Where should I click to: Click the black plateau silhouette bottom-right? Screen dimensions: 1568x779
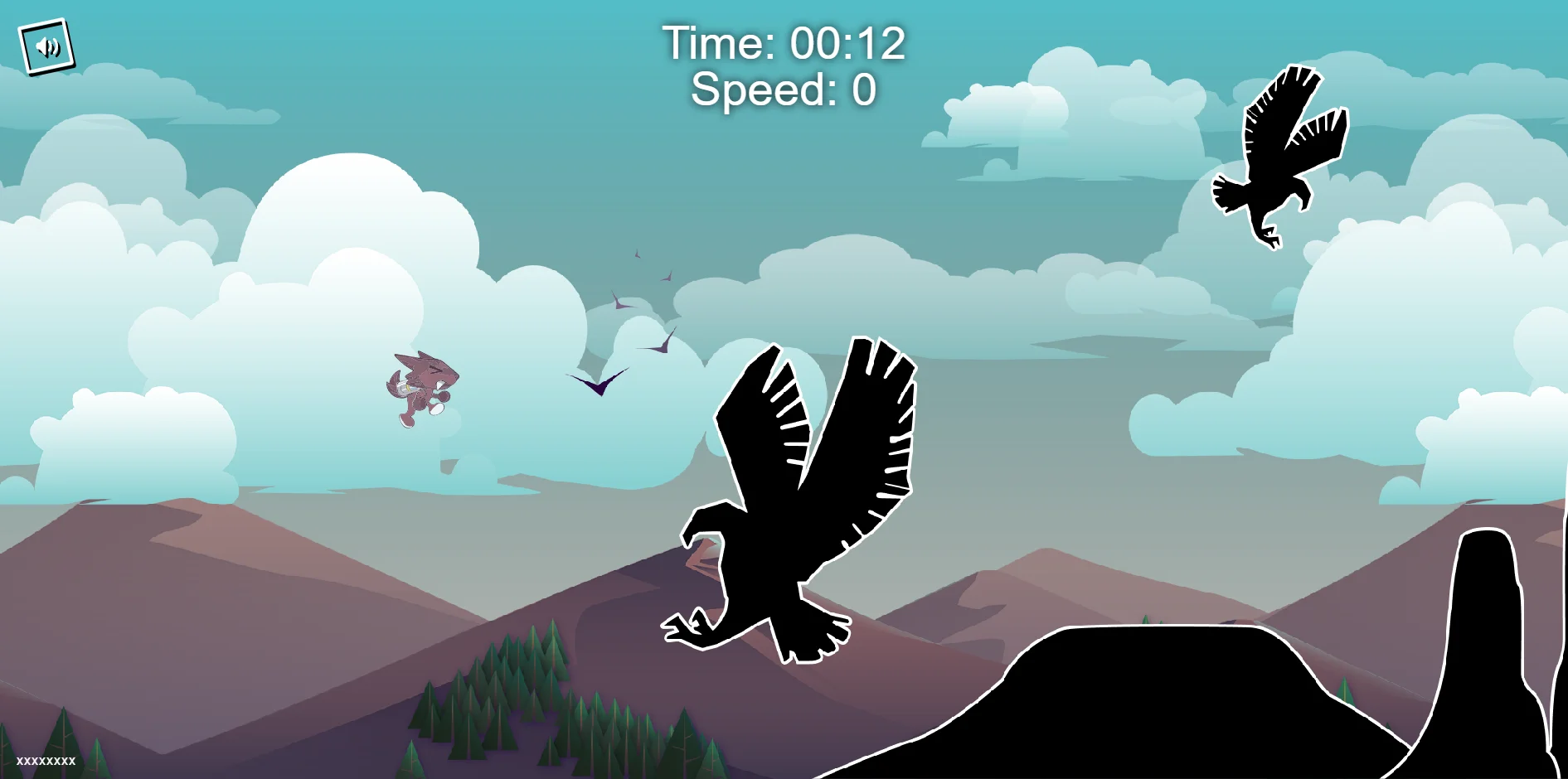tap(1161, 721)
